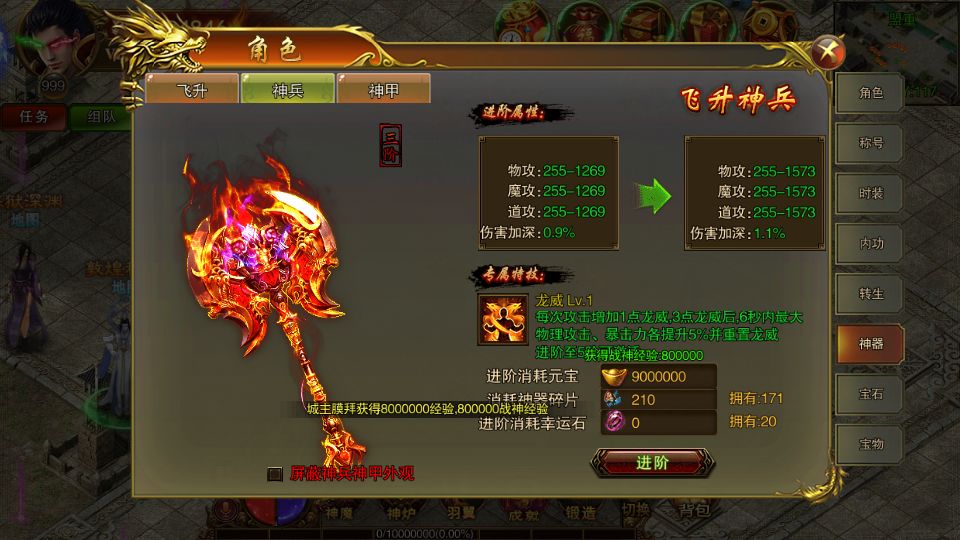Switch to the 称号 side tab
The image size is (960, 540).
tap(870, 143)
